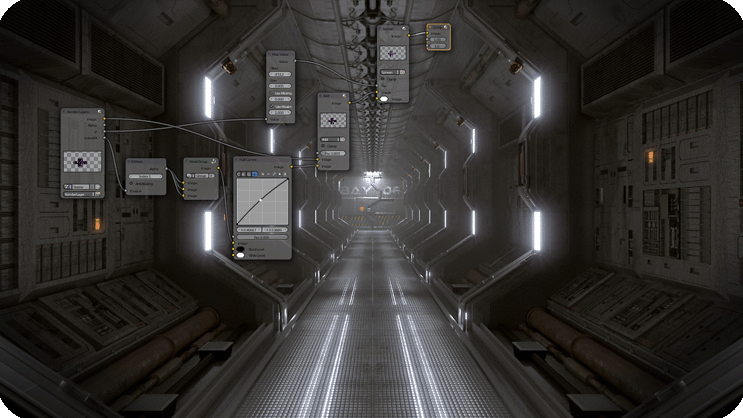Open the Screen blend mode dropdown
Image resolution: width=743 pixels, height=418 pixels.
(392, 72)
